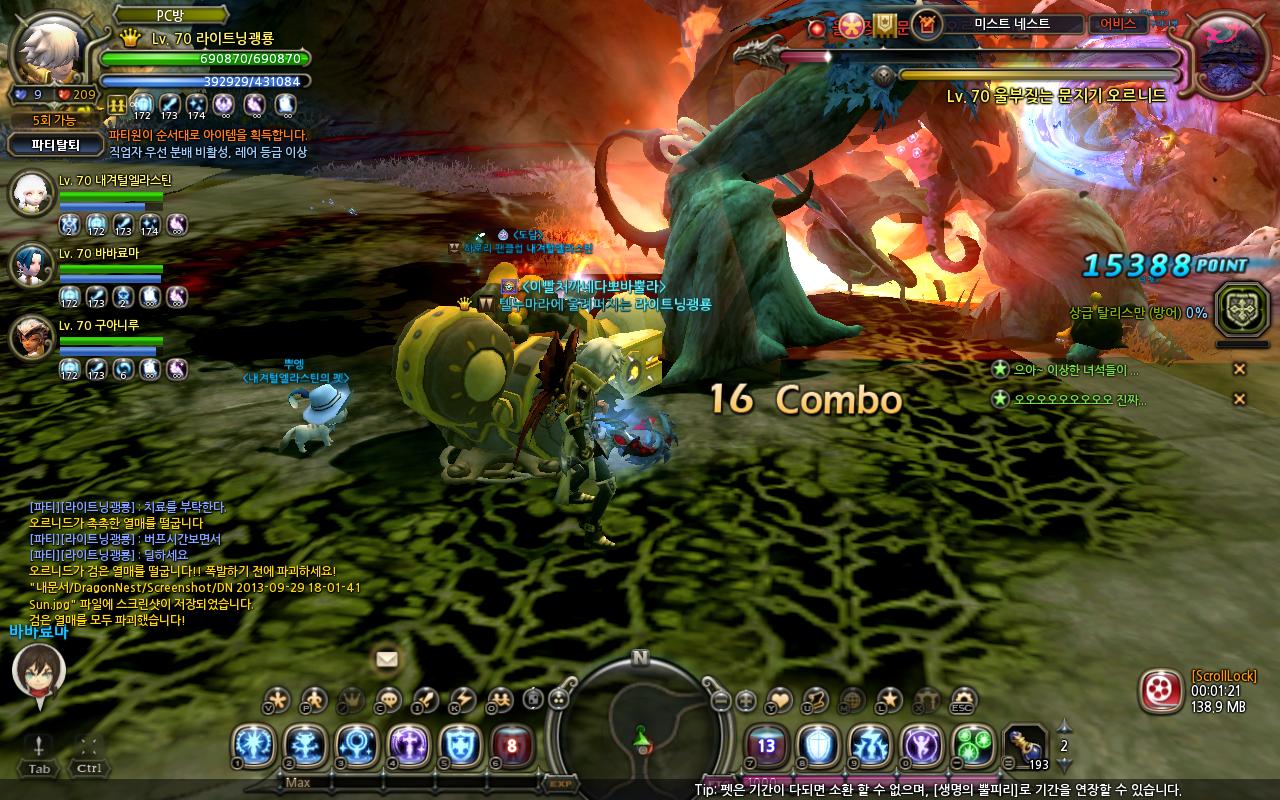Select party member 내겨털엘라스틴's portrait
Image resolution: width=1280 pixels, height=800 pixels.
tap(31, 194)
